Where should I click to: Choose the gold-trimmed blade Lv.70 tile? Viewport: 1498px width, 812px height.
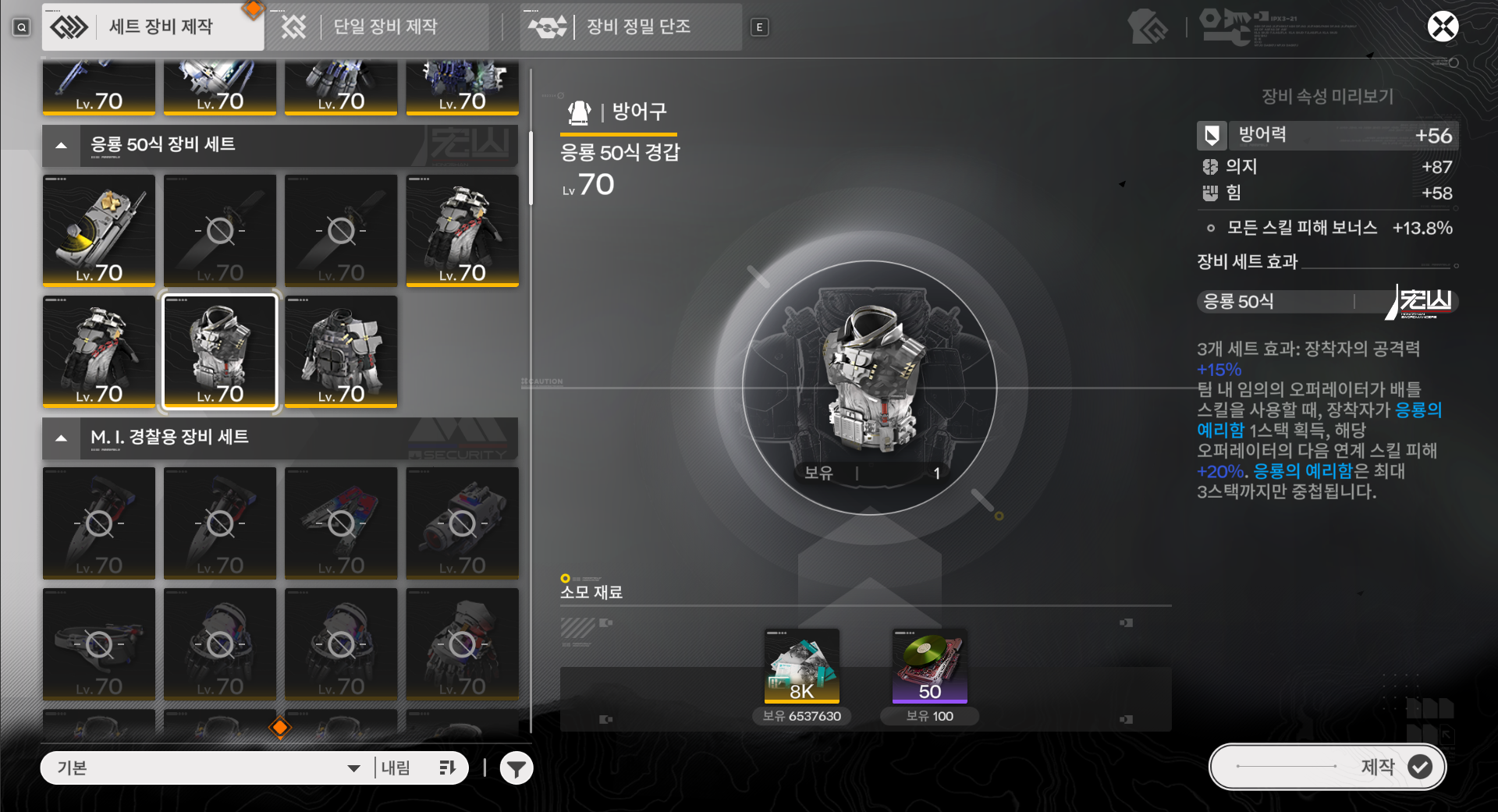[99, 231]
